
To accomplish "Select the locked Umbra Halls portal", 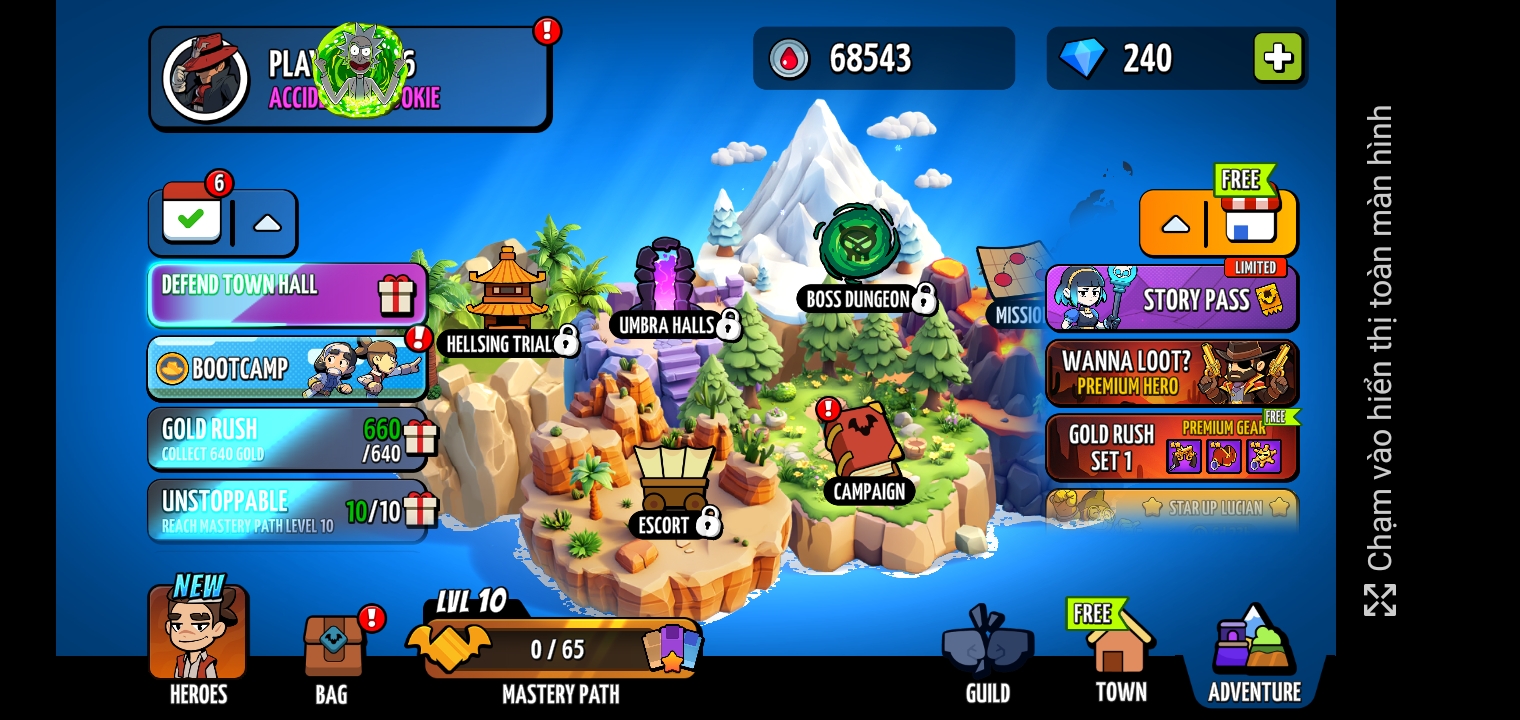I will [665, 277].
